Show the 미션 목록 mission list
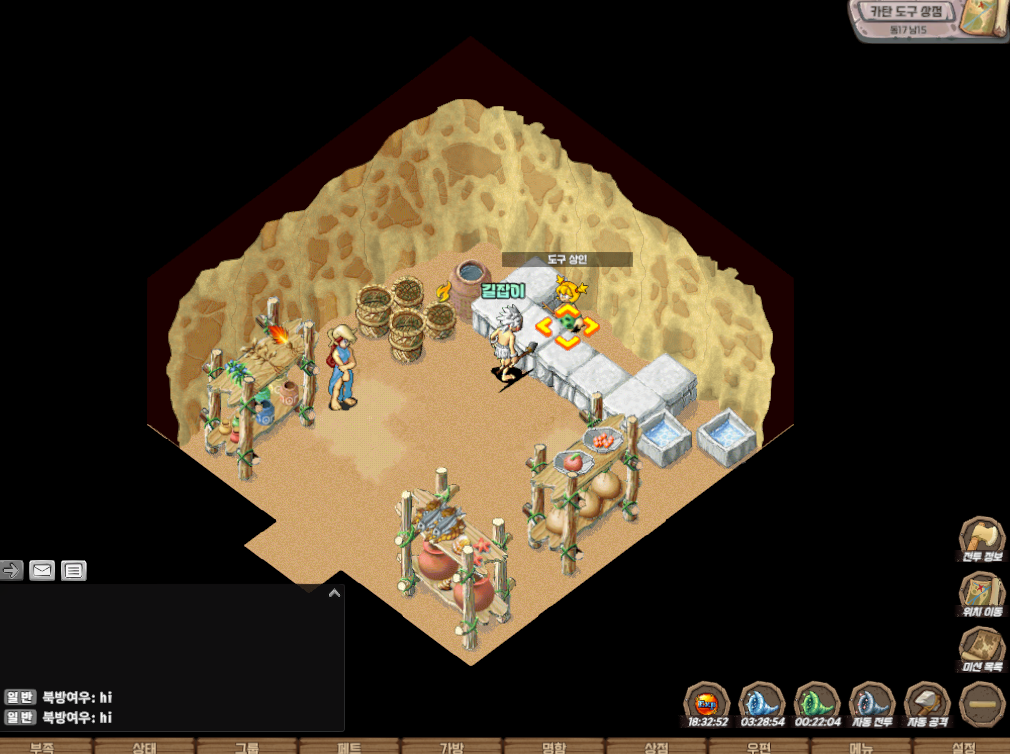 pyautogui.click(x=981, y=649)
